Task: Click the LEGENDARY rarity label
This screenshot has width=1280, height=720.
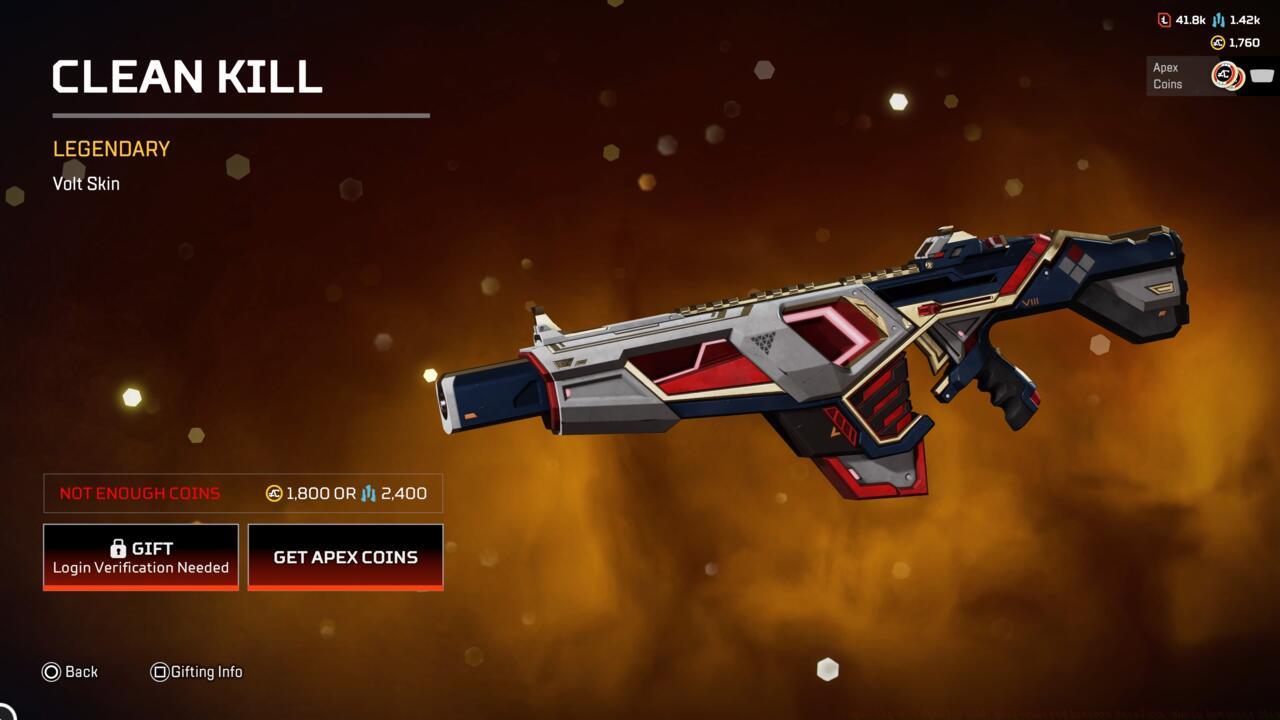Action: 110,148
